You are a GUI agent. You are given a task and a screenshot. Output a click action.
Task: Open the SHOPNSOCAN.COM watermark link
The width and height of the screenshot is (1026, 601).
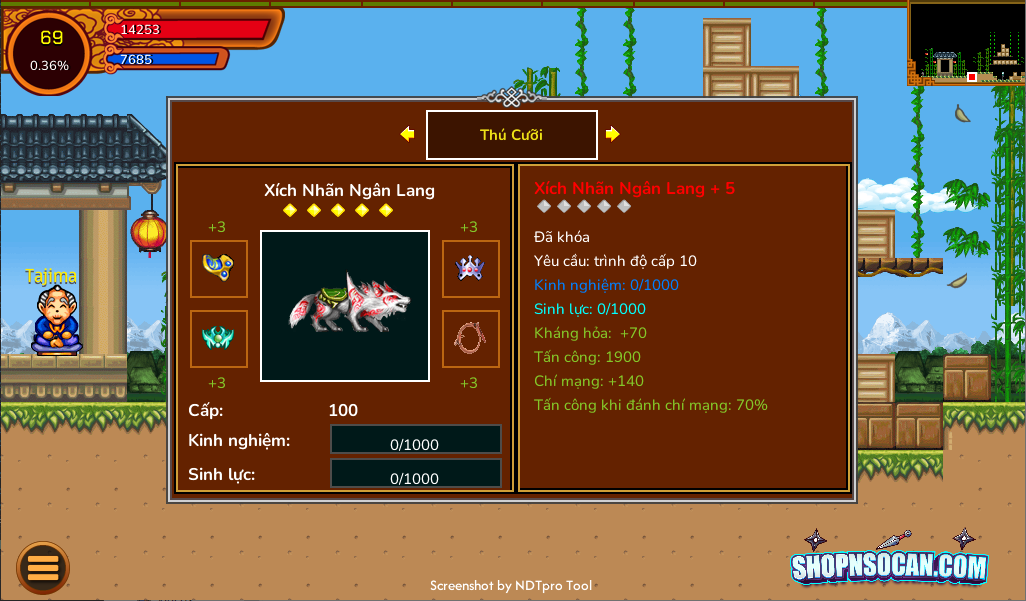889,565
